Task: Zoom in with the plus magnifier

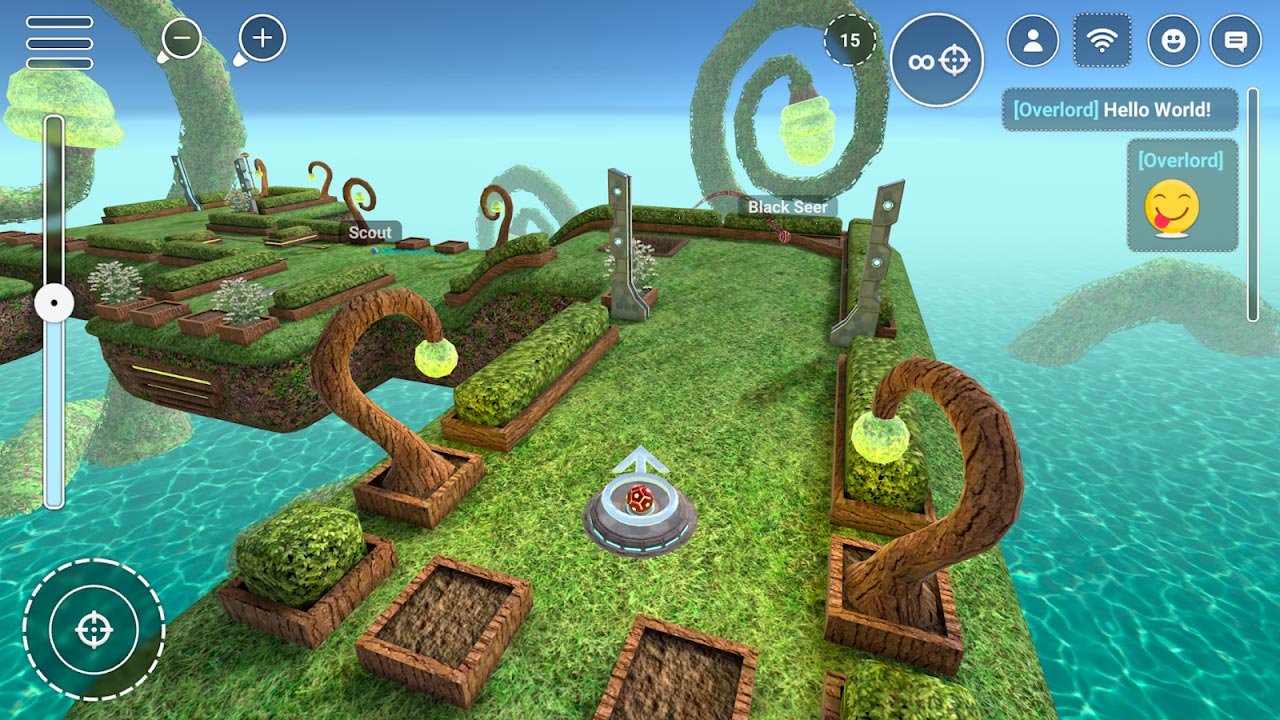Action: click(262, 39)
